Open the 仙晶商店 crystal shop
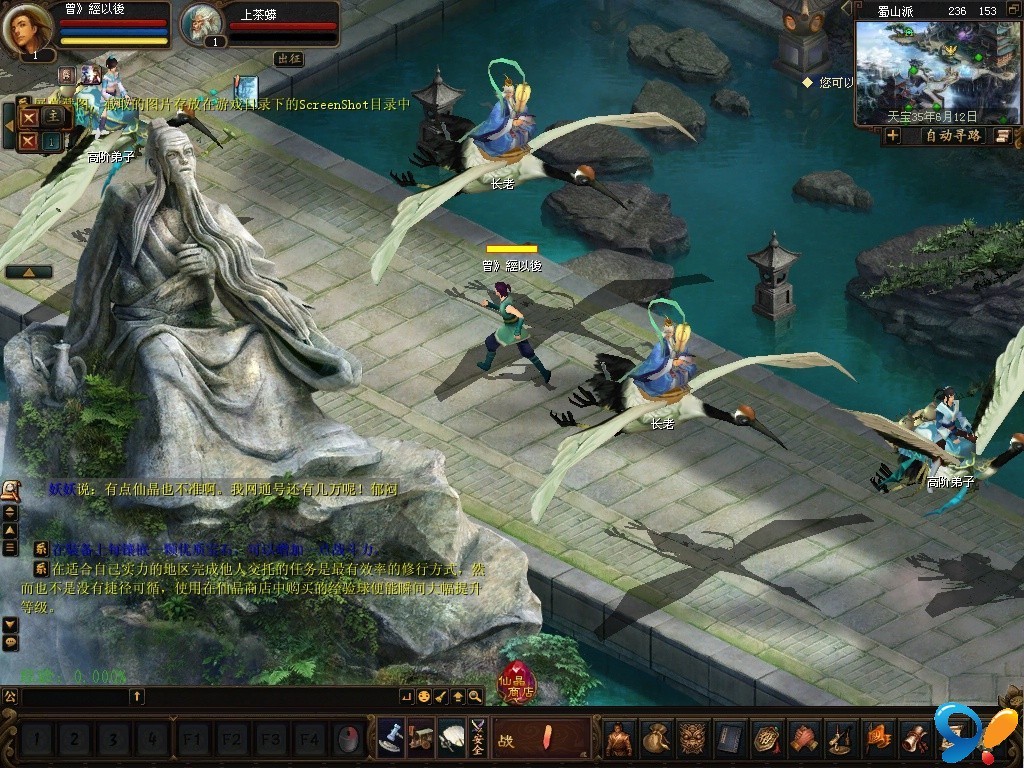The width and height of the screenshot is (1024, 768). (x=517, y=683)
